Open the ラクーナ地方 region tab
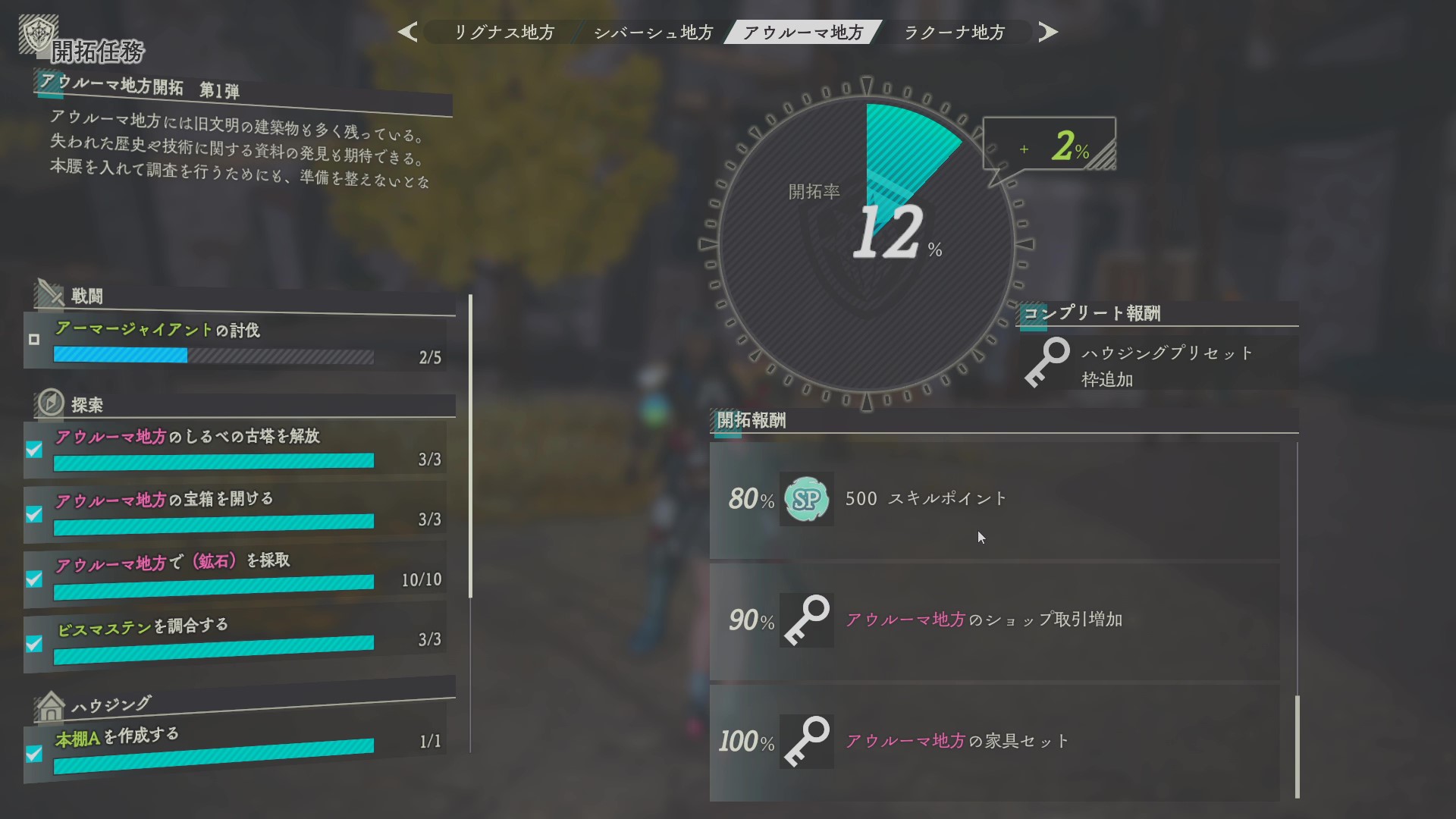 [954, 32]
